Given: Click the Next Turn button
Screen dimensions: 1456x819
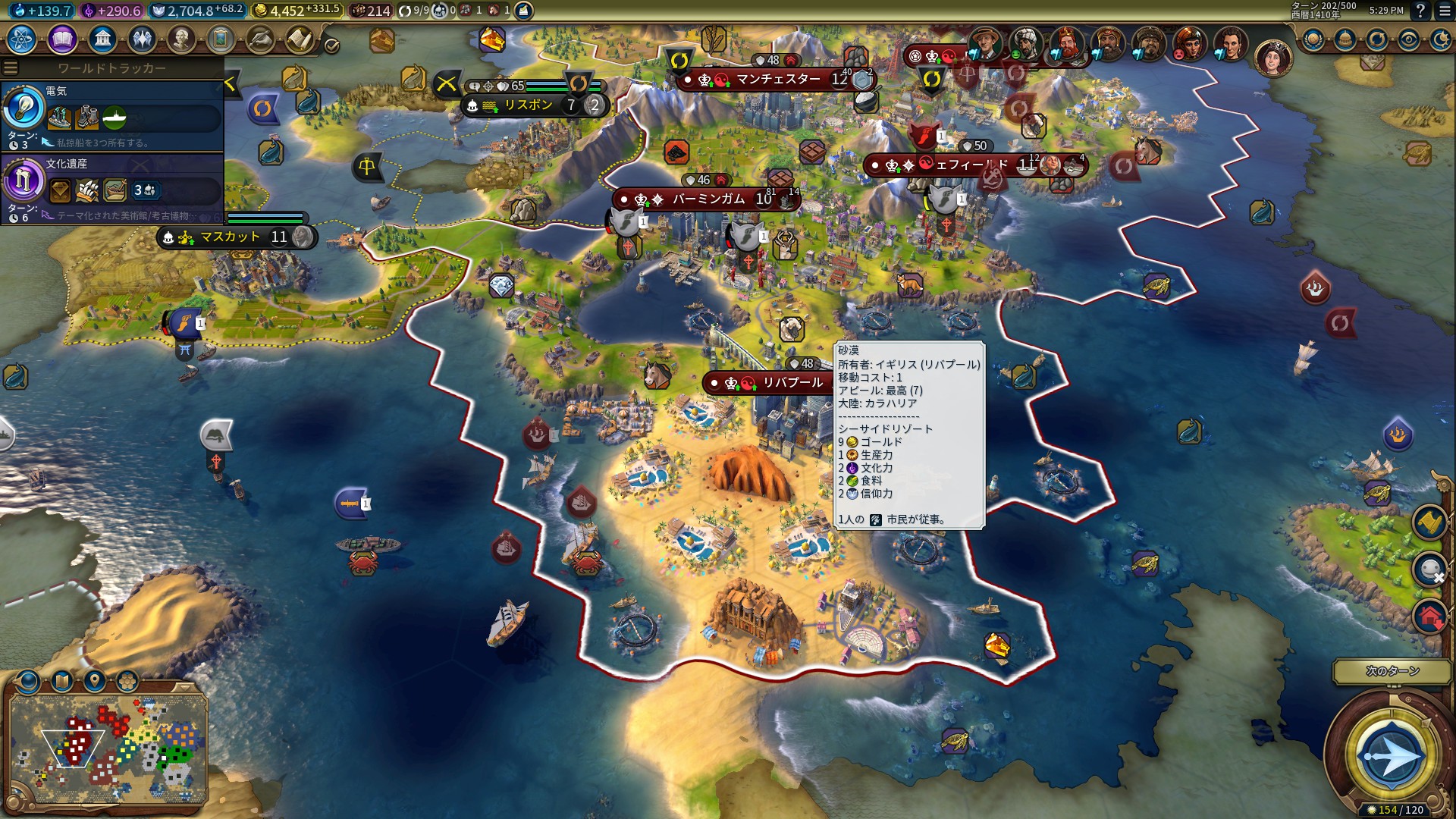Looking at the screenshot, I should click(x=1391, y=755).
